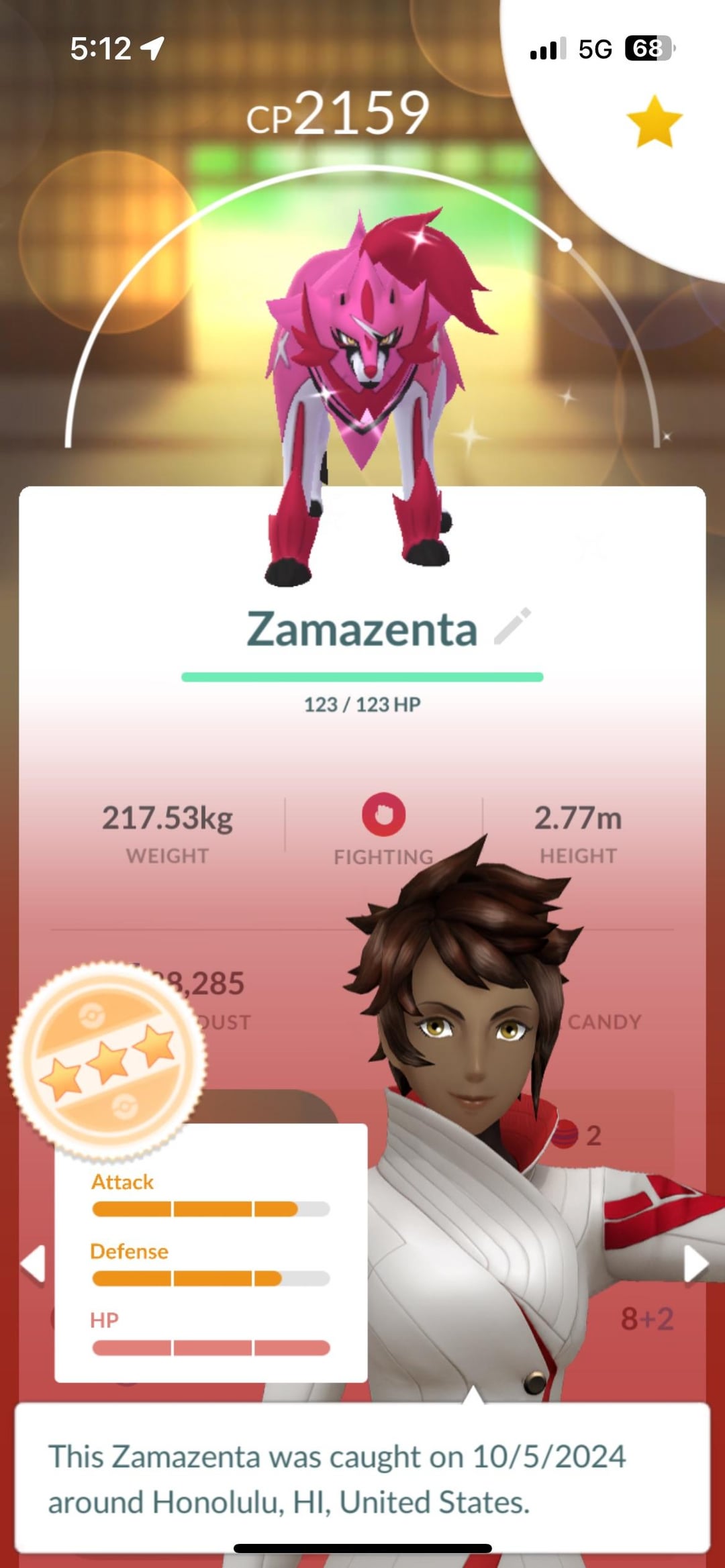Show the previous Pokémon with left arrow
The width and height of the screenshot is (725, 1568).
(x=34, y=1263)
